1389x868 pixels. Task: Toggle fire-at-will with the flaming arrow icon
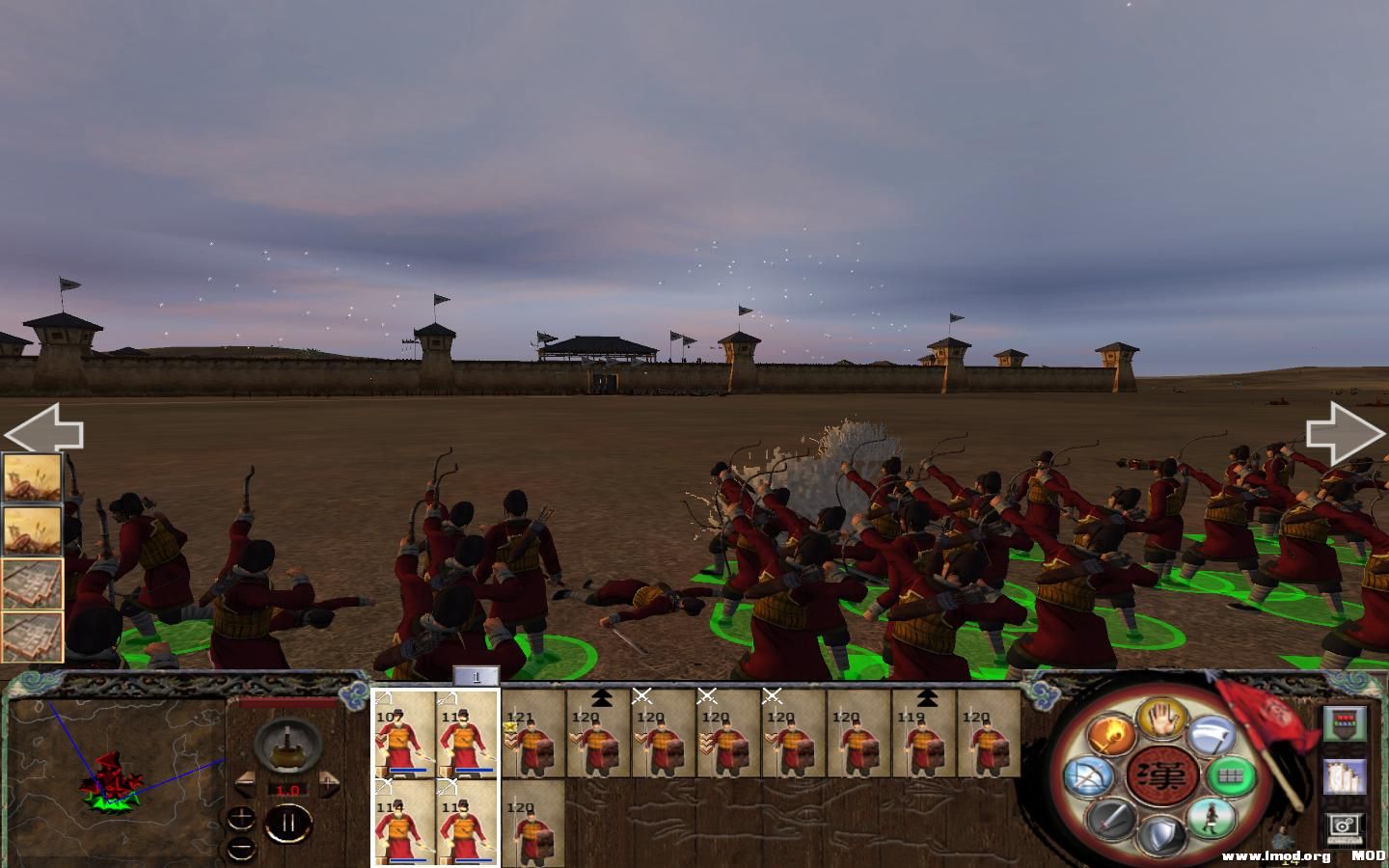[1110, 736]
